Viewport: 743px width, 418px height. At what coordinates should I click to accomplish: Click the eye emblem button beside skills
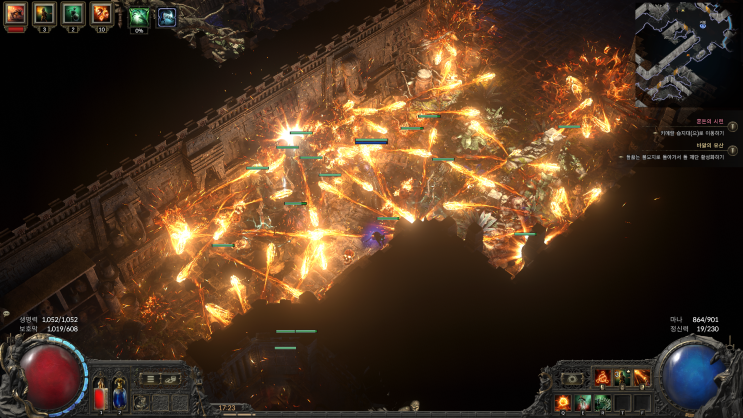pyautogui.click(x=573, y=379)
